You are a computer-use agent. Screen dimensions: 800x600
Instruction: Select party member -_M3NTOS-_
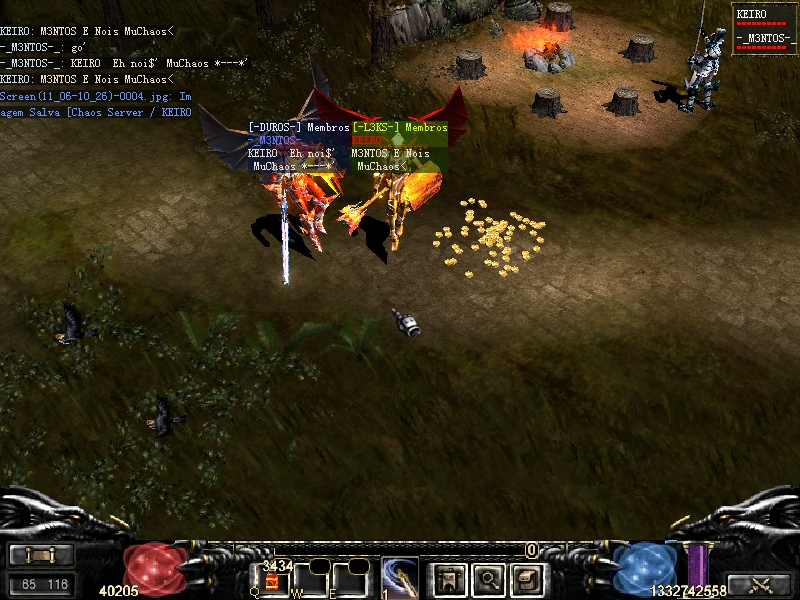[x=764, y=41]
